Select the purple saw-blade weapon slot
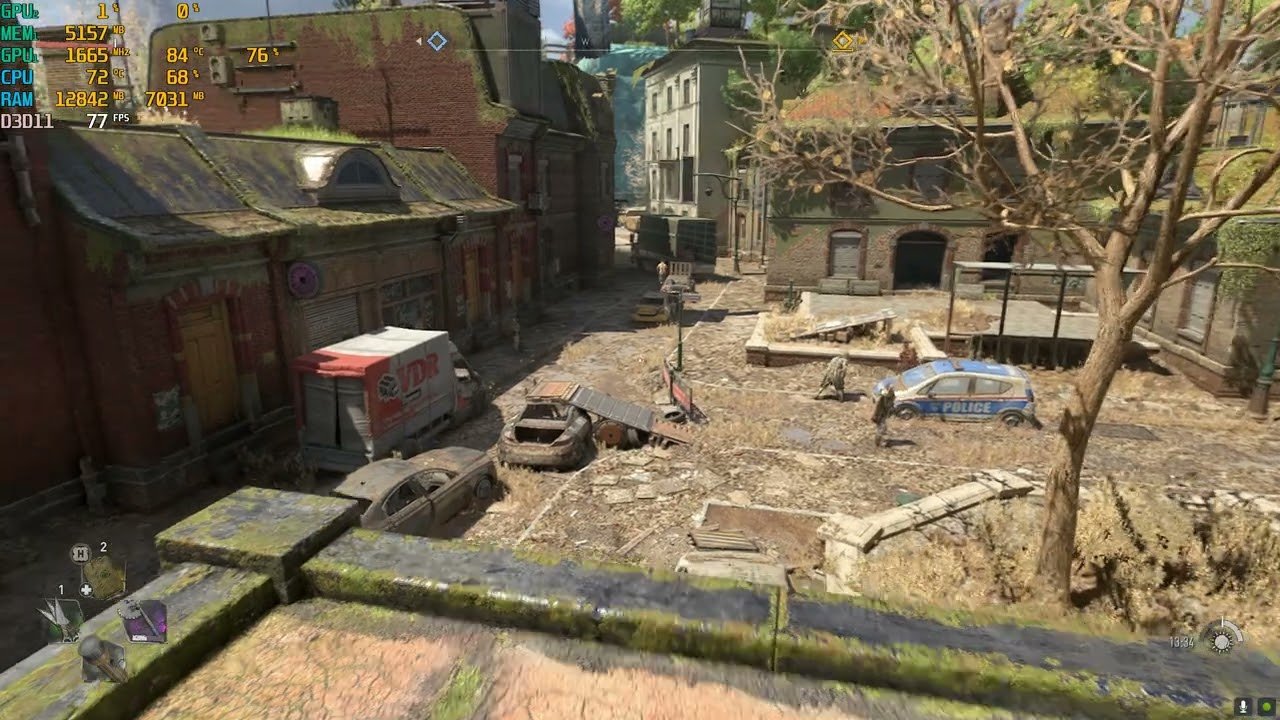 tap(142, 622)
